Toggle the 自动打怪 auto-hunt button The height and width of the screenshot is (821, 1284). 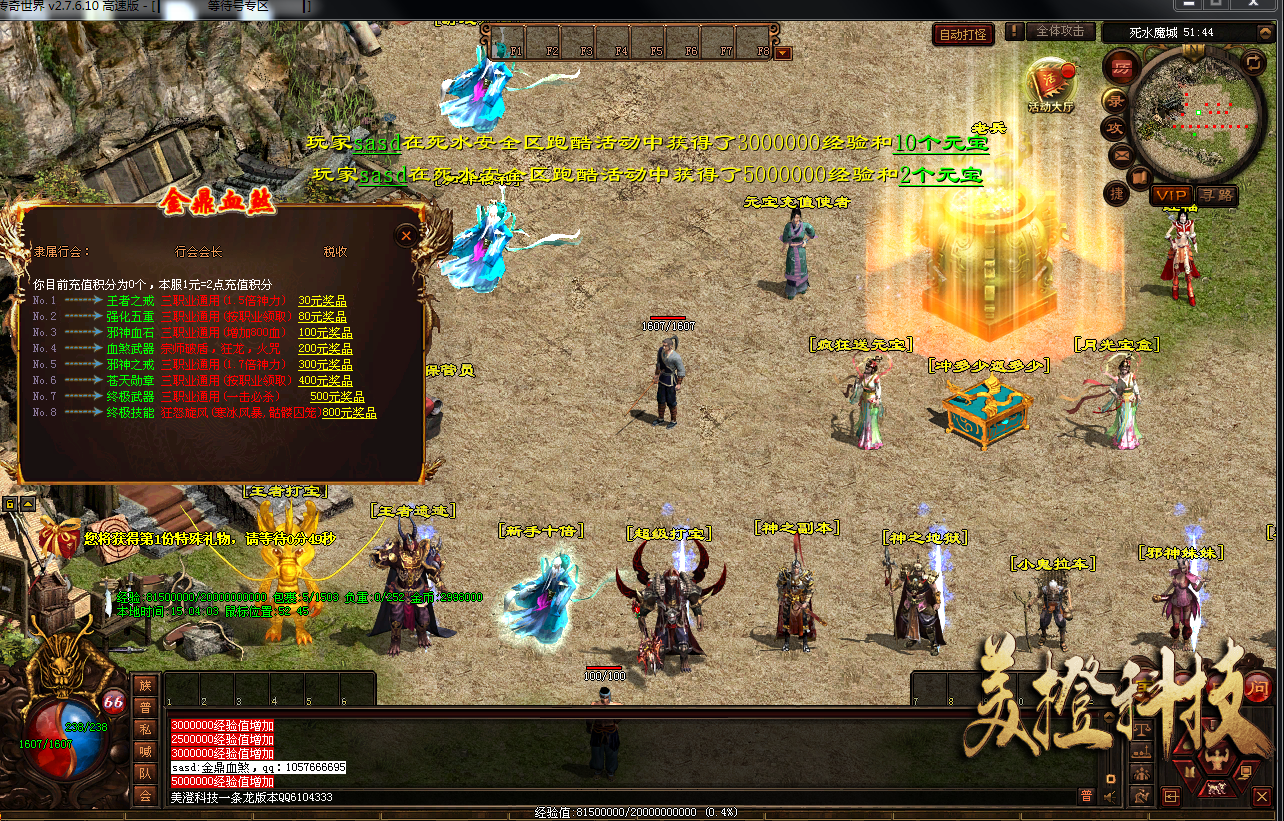tap(962, 32)
